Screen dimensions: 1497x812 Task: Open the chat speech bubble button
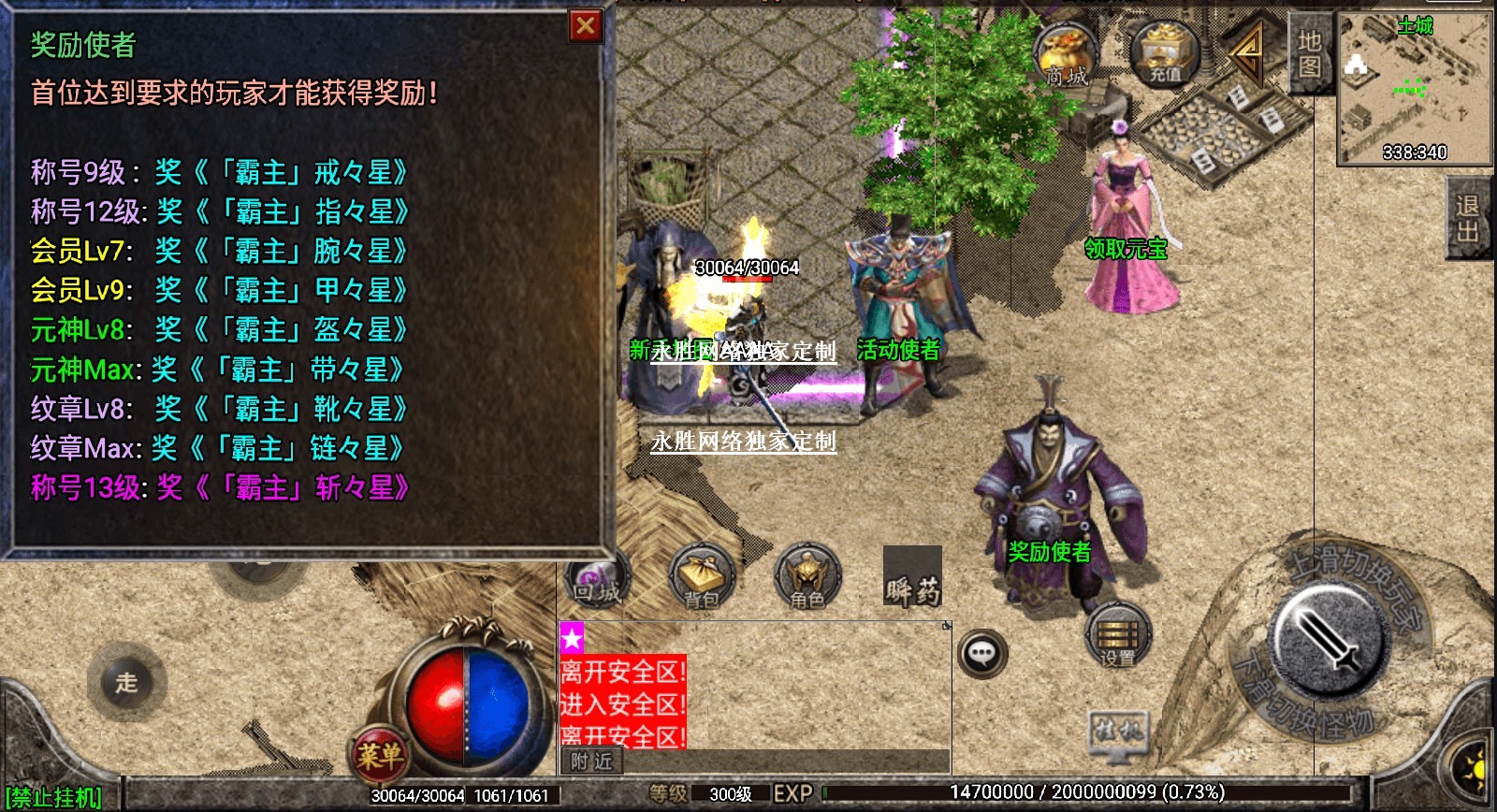tap(982, 653)
